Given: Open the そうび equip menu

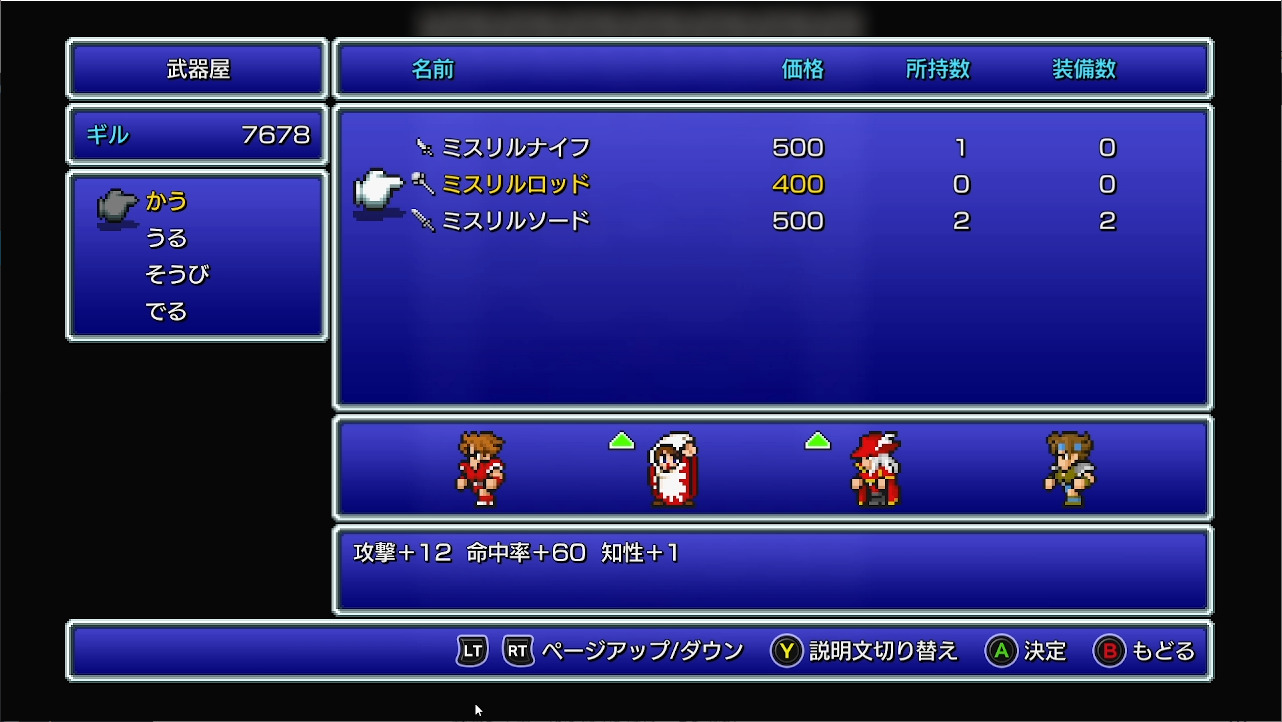Looking at the screenshot, I should pyautogui.click(x=179, y=273).
